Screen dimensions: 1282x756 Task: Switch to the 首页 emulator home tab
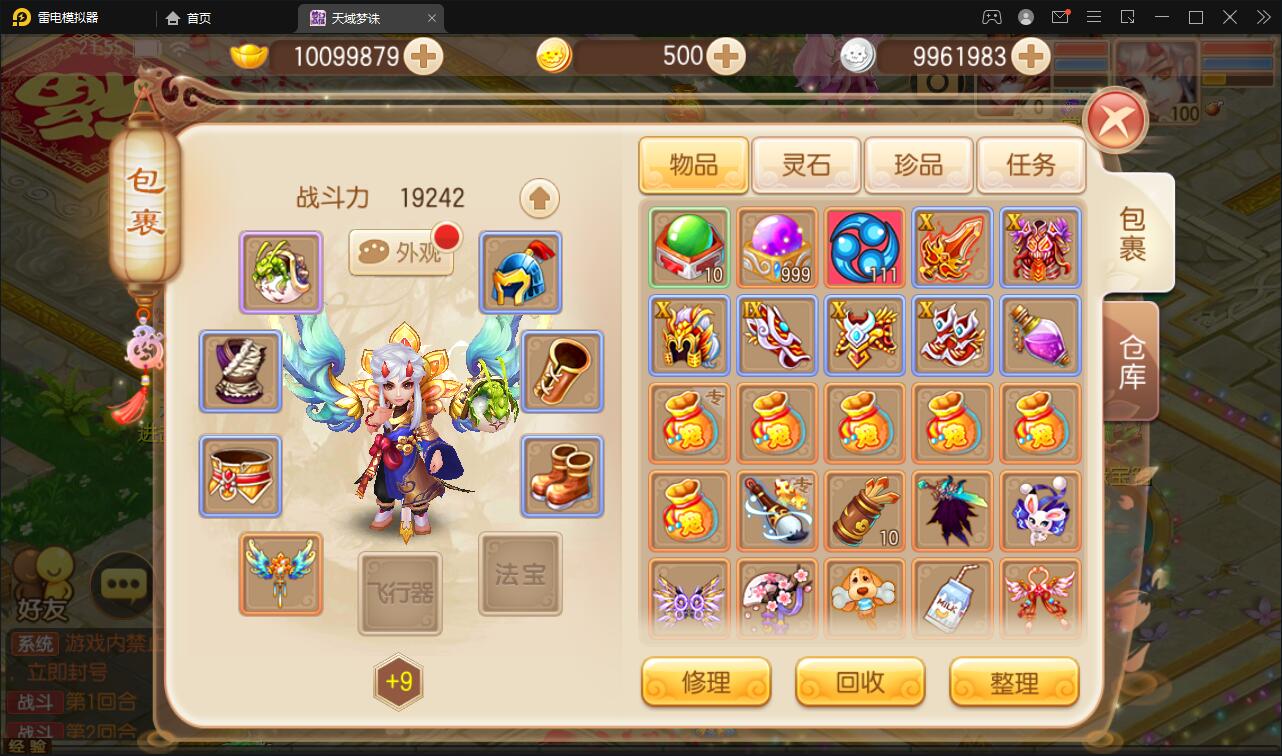pos(189,18)
